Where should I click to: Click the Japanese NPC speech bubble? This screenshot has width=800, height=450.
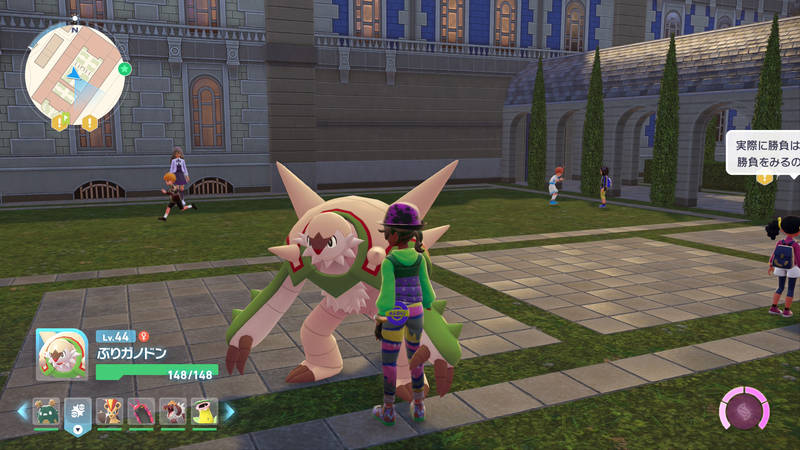[764, 153]
